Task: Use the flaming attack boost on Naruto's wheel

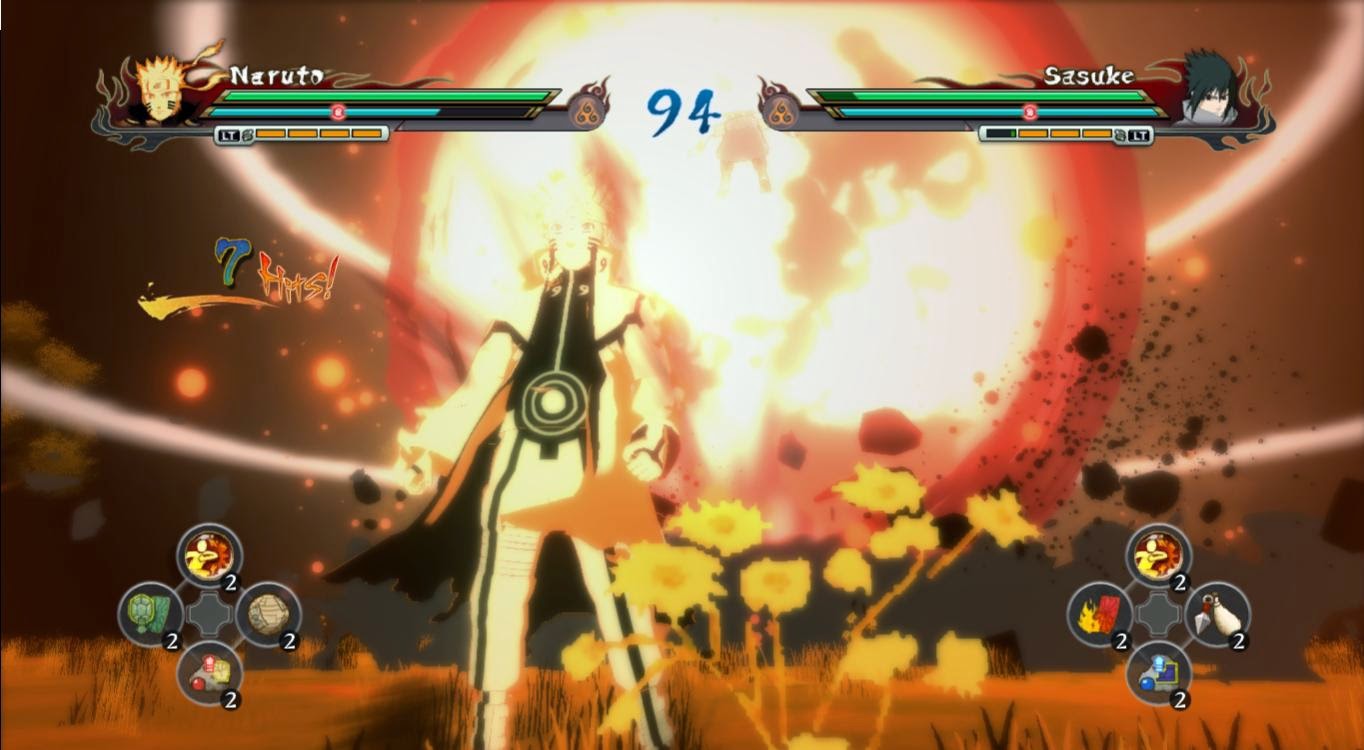Action: [x=209, y=555]
